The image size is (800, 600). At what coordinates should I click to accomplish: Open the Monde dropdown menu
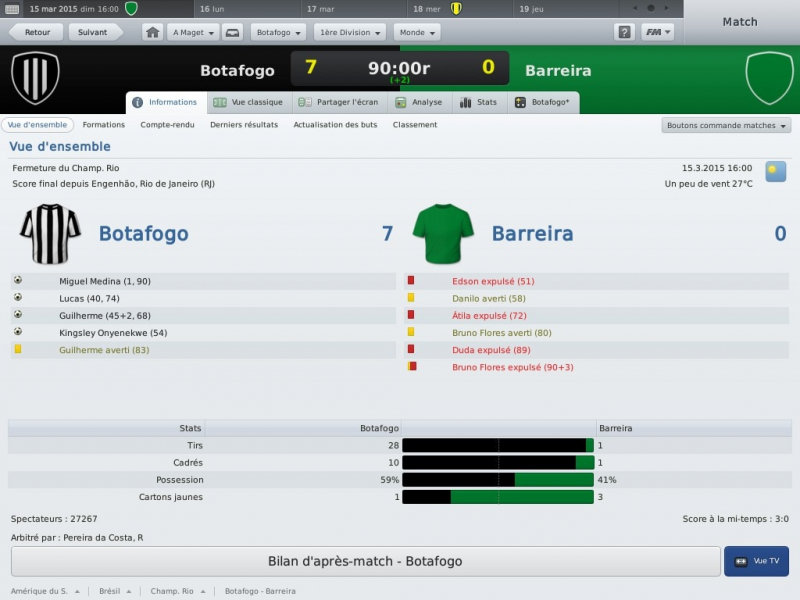(x=416, y=32)
